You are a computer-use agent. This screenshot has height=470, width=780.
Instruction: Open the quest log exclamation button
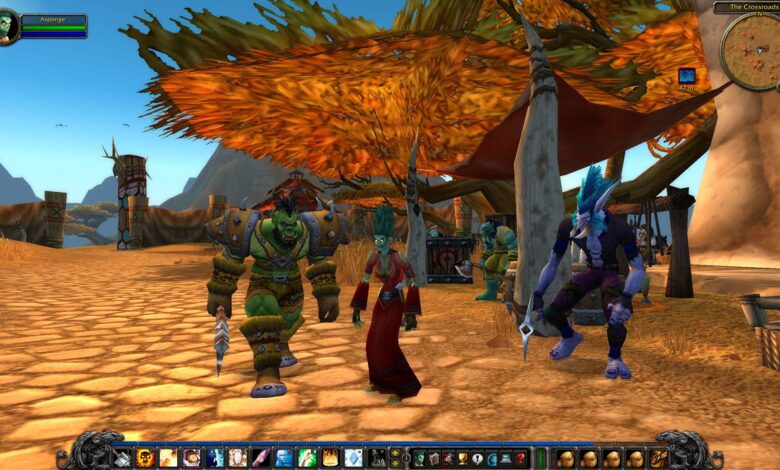point(478,458)
